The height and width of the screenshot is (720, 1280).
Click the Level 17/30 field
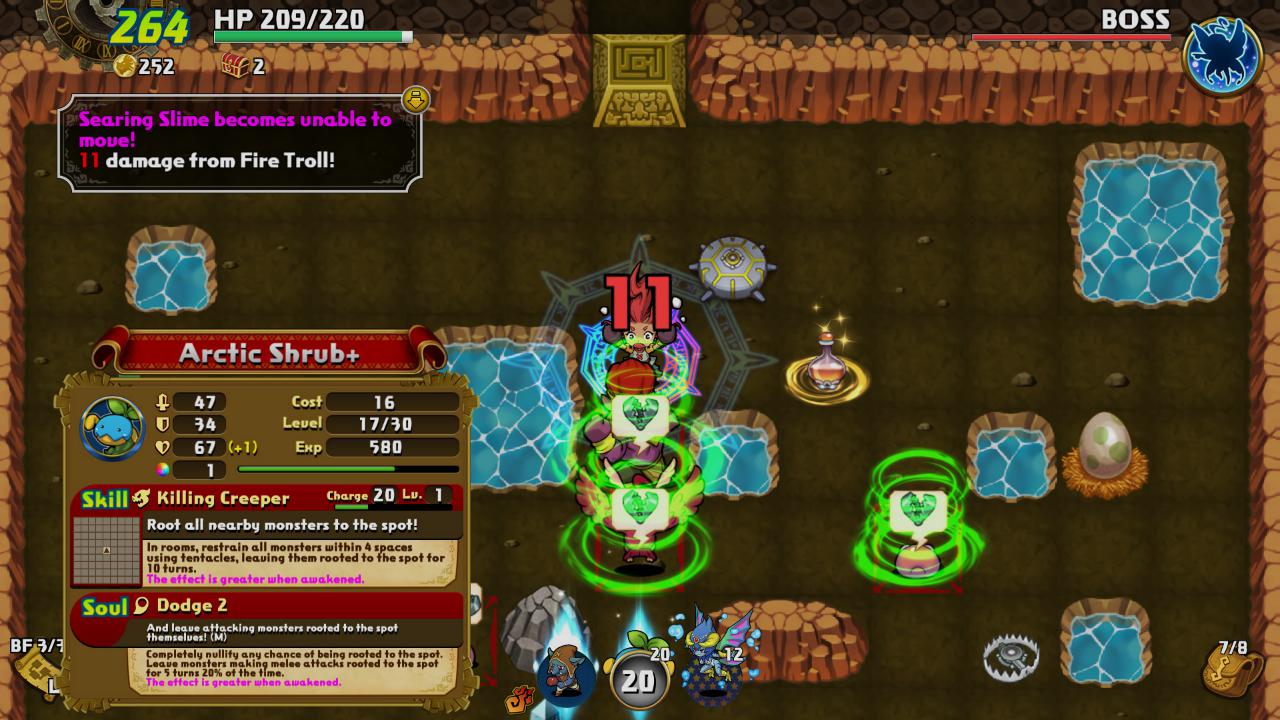(x=390, y=424)
